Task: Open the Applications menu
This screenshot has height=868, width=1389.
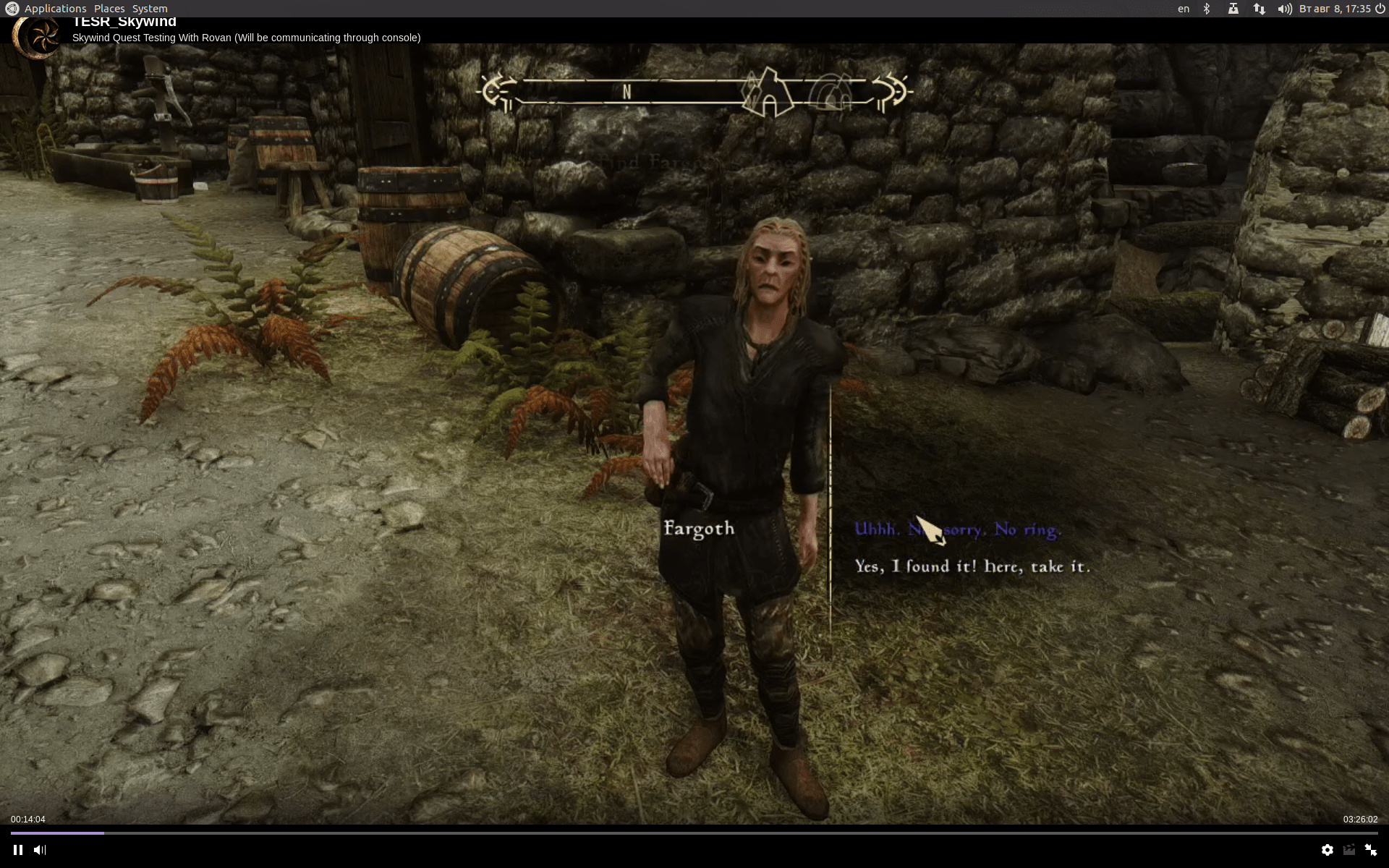Action: pyautogui.click(x=54, y=8)
